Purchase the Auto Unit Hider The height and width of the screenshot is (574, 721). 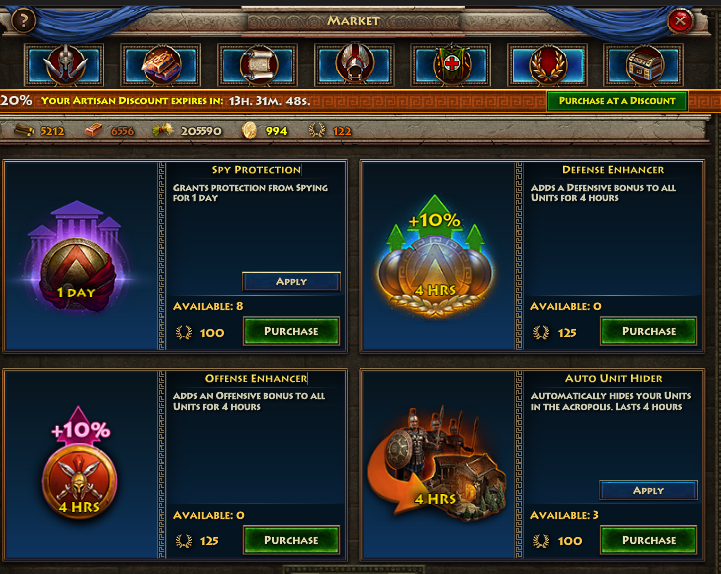coord(649,540)
